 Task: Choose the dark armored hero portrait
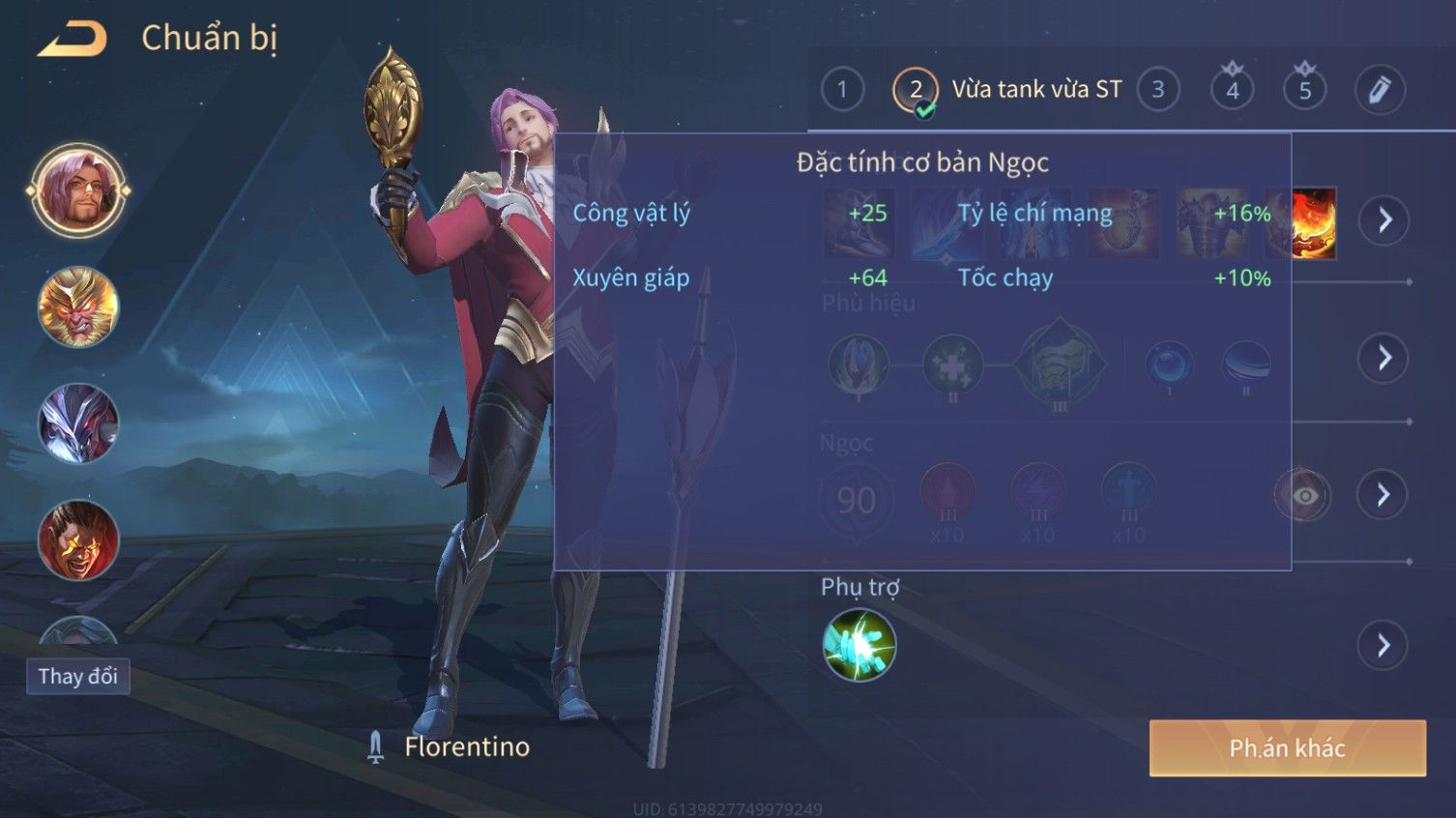78,424
